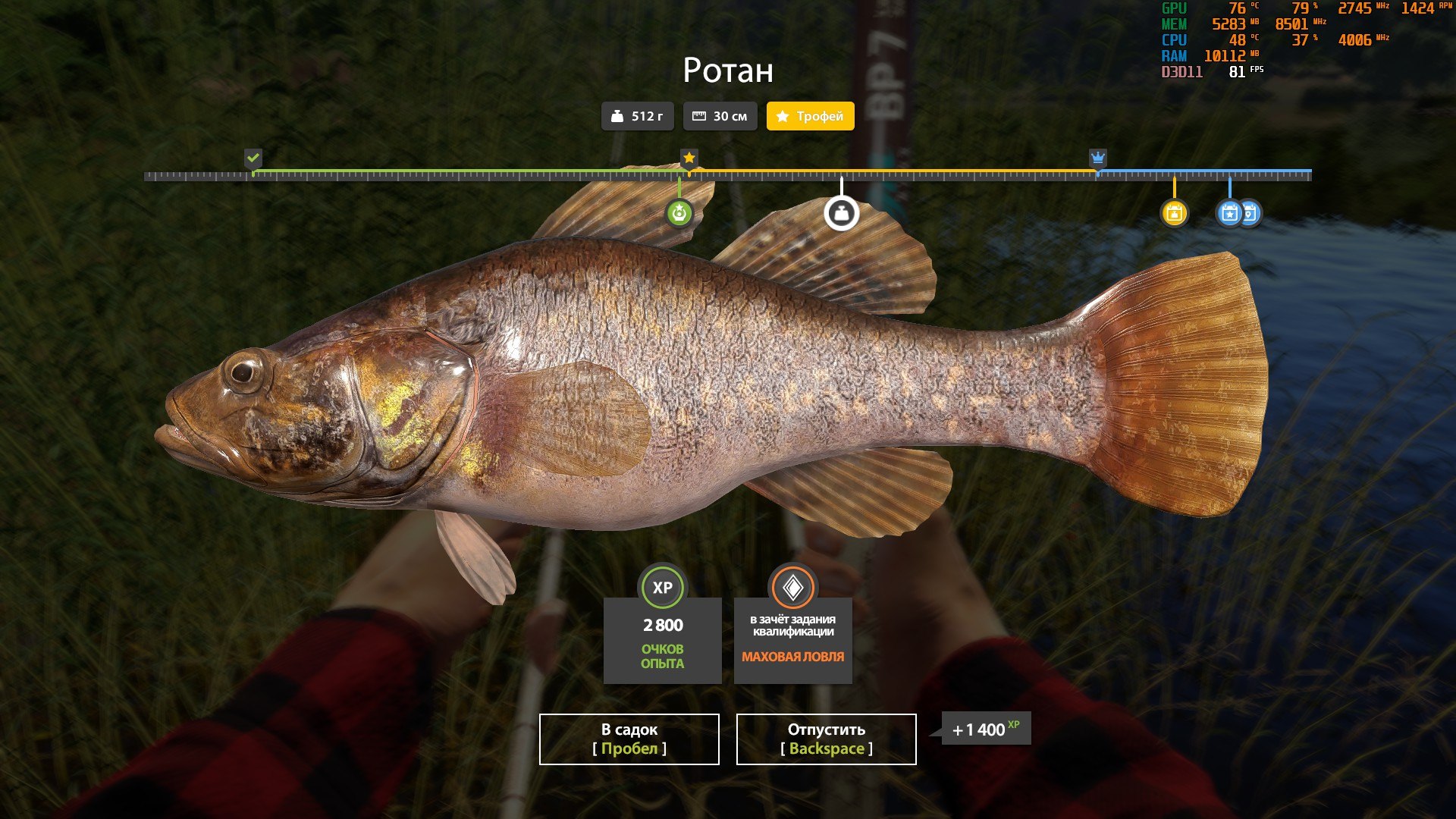The image size is (1456, 819).
Task: Select the yellow star marker on the size scale
Action: tap(689, 158)
